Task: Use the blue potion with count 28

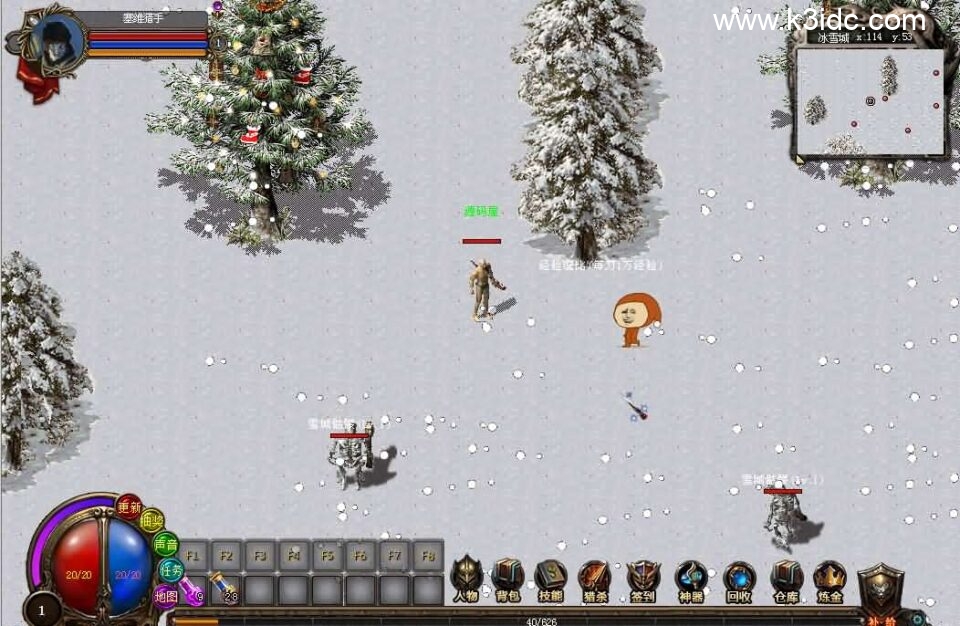Action: (x=226, y=590)
